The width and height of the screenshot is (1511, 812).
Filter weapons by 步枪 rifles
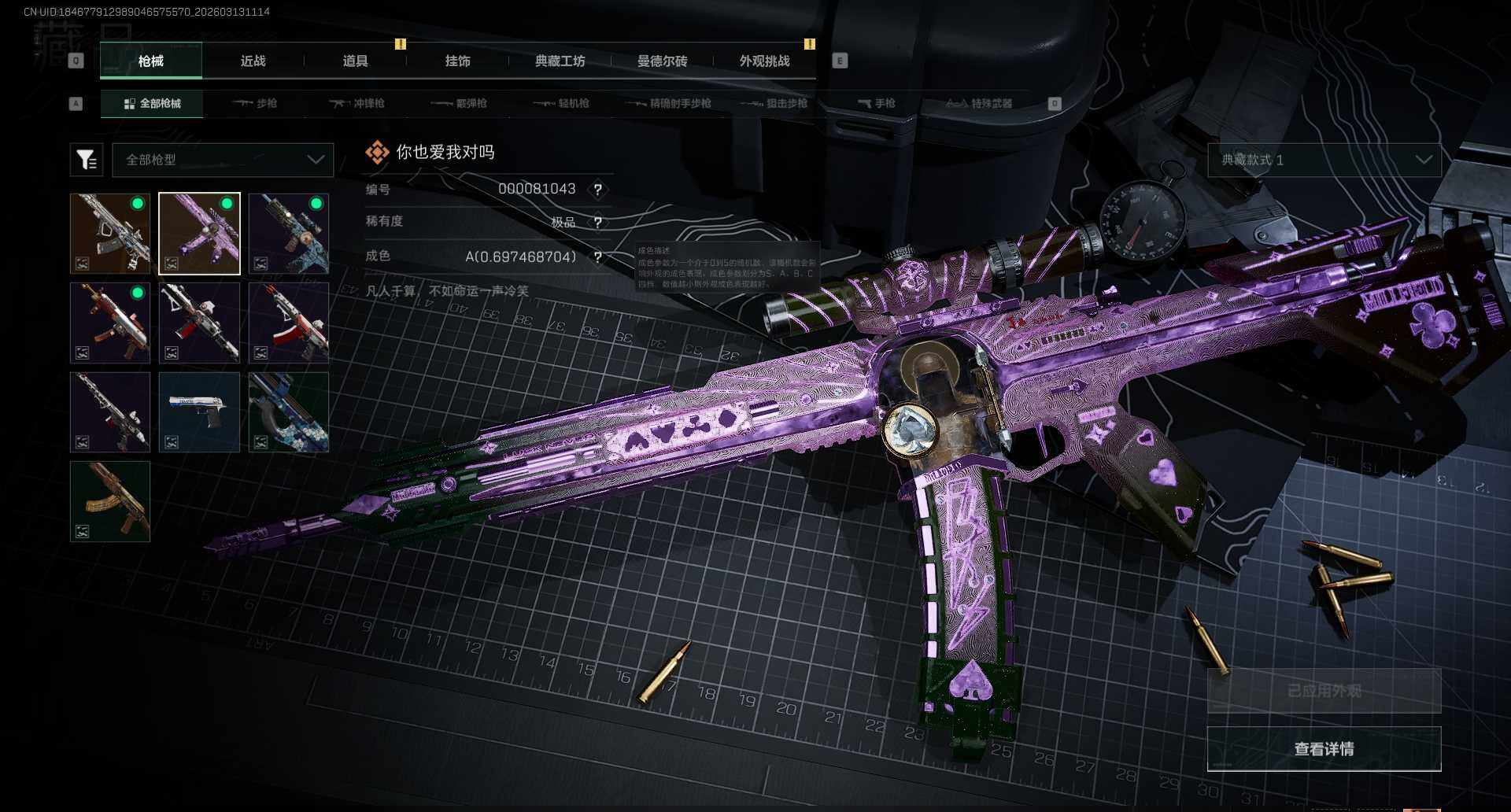tap(255, 103)
